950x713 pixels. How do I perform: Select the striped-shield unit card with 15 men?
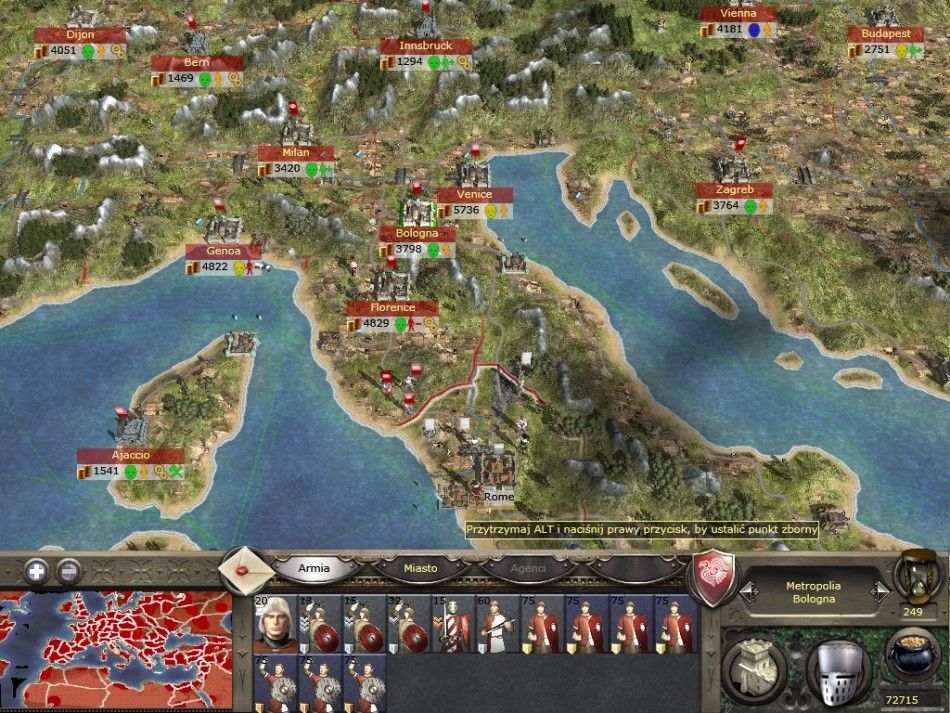click(x=452, y=623)
